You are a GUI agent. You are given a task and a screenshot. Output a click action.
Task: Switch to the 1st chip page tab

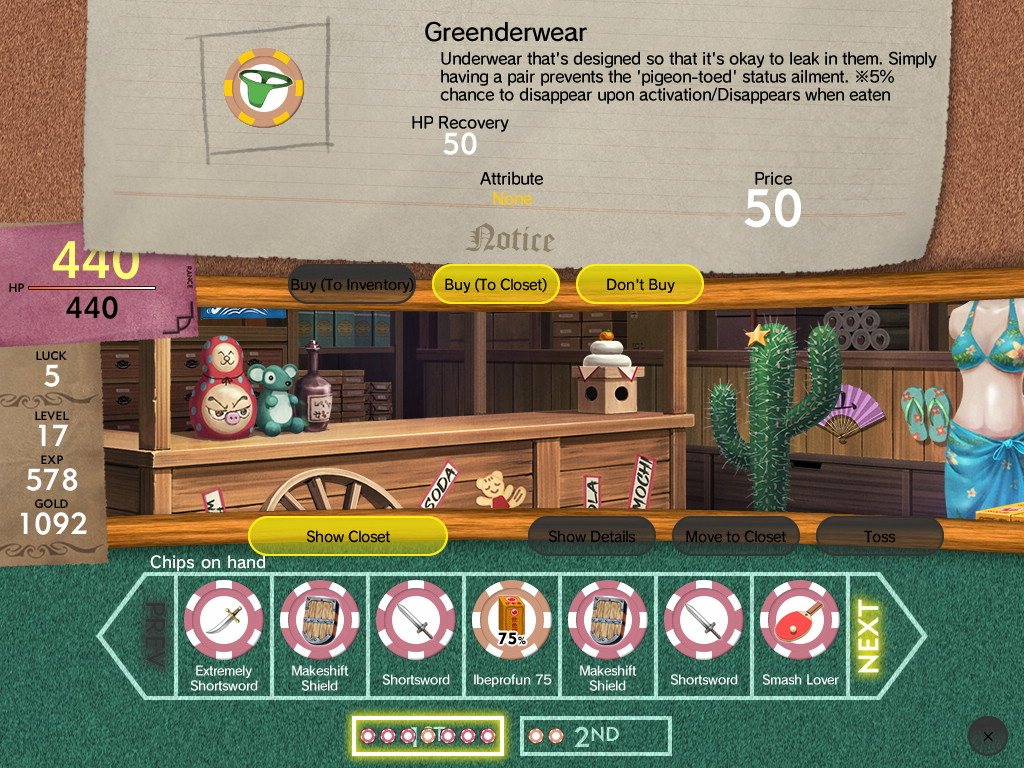click(428, 736)
